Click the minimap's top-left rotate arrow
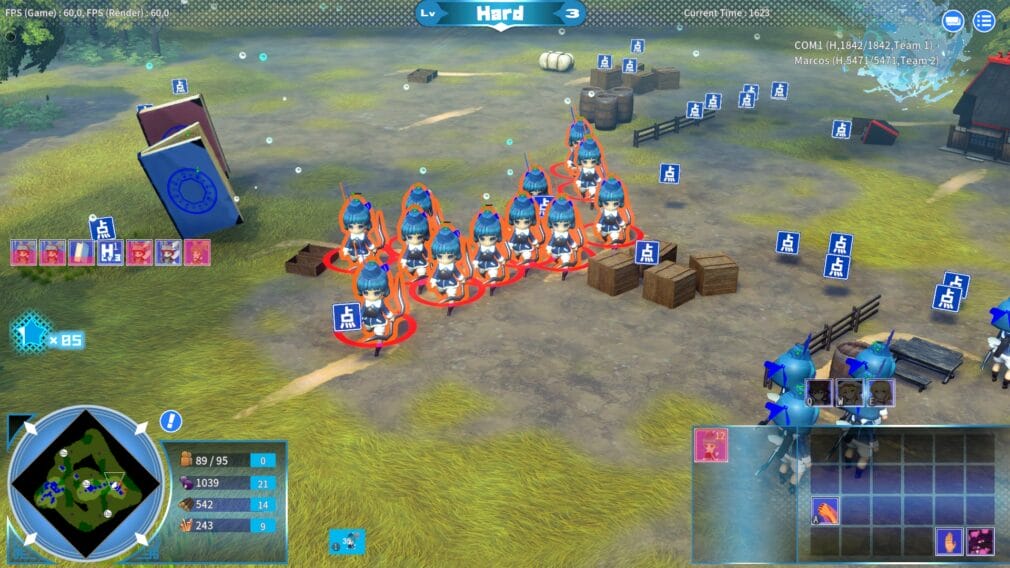 (28, 428)
